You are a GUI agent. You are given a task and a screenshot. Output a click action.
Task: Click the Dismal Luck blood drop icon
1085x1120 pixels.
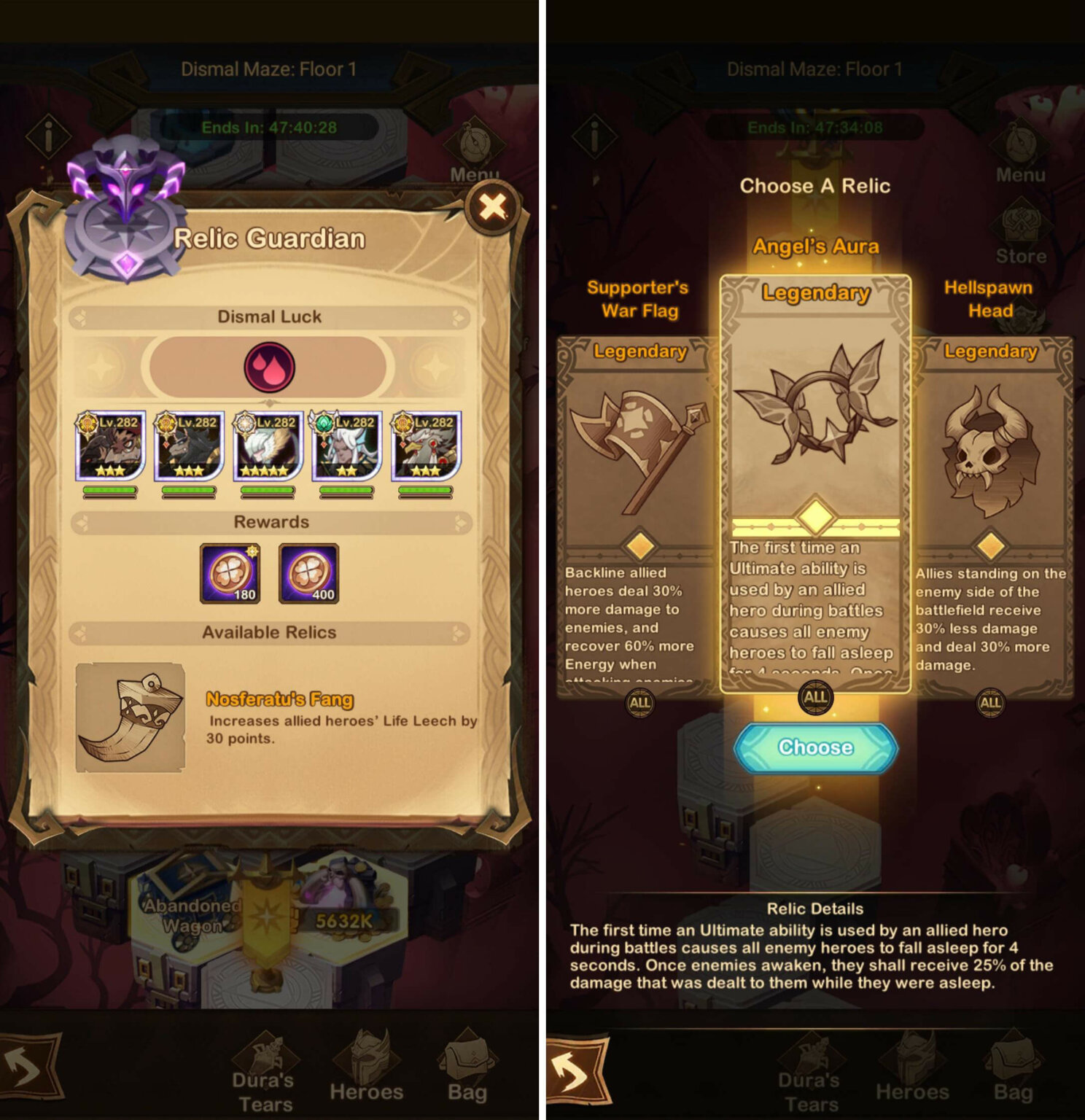(x=268, y=366)
